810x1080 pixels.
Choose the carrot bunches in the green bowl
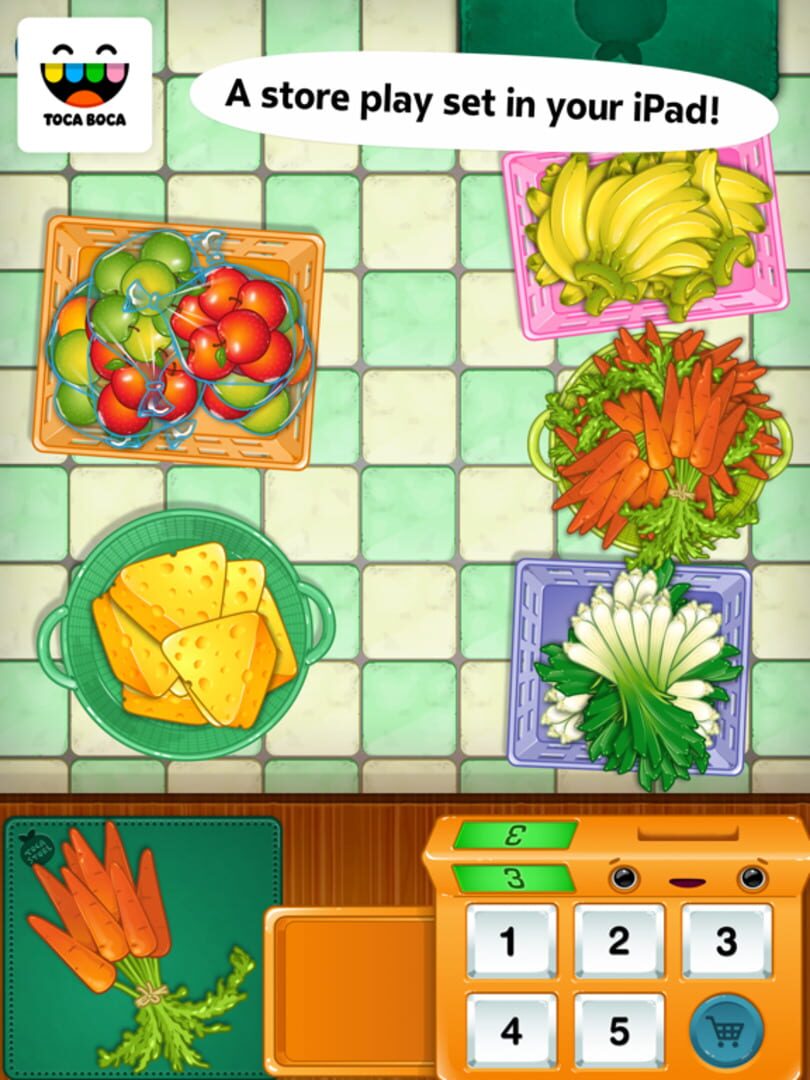(662, 440)
